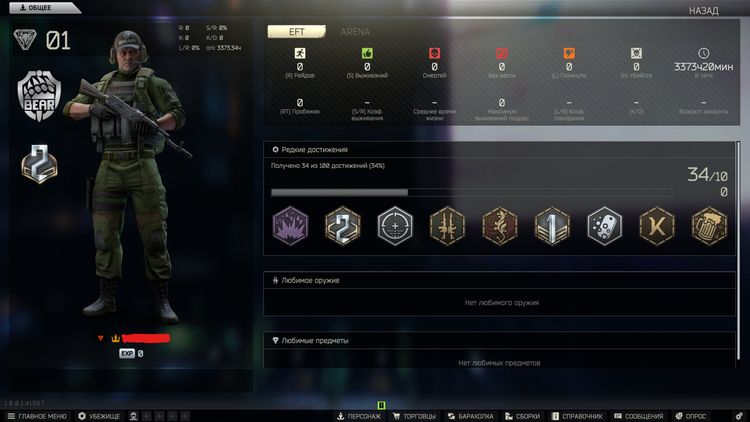Select the crosshair achievement badge
The height and width of the screenshot is (422, 750).
[395, 224]
